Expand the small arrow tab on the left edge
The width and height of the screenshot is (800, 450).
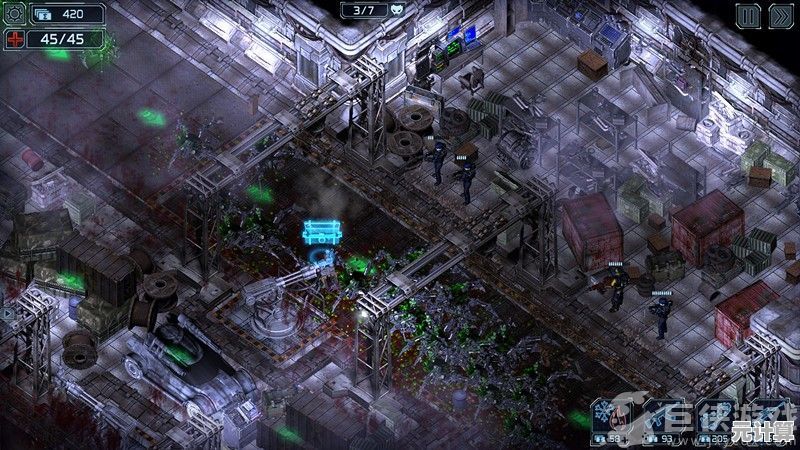point(5,313)
